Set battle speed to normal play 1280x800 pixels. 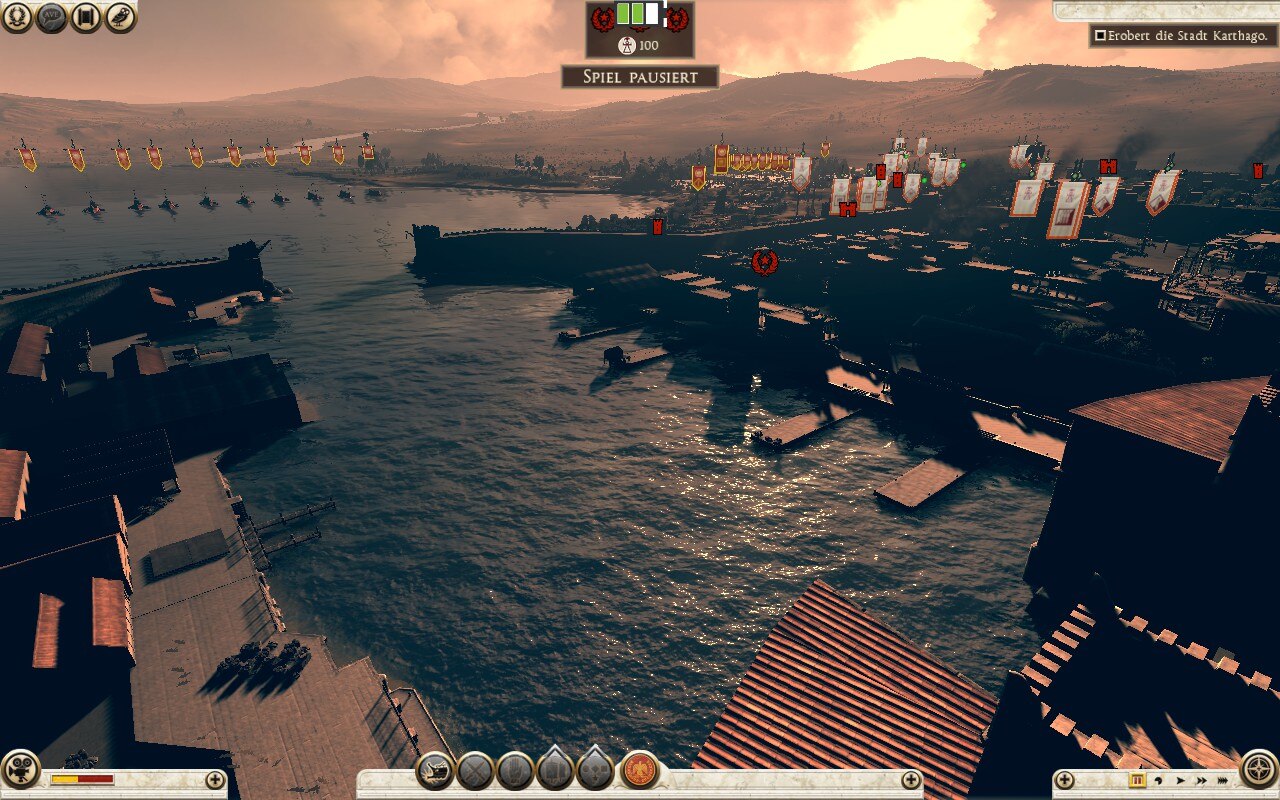pyautogui.click(x=1180, y=780)
